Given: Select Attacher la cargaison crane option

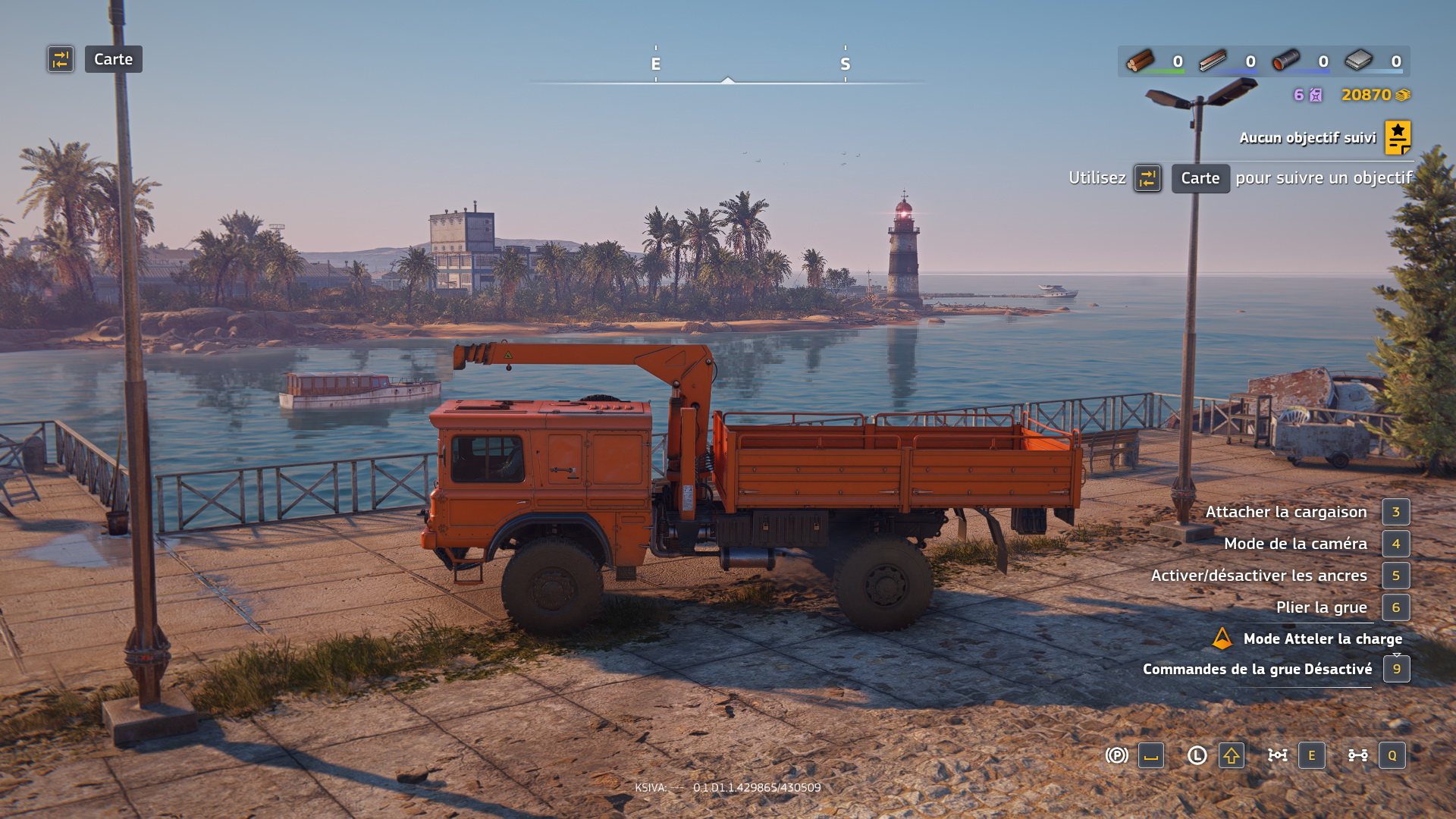Looking at the screenshot, I should tap(1286, 512).
